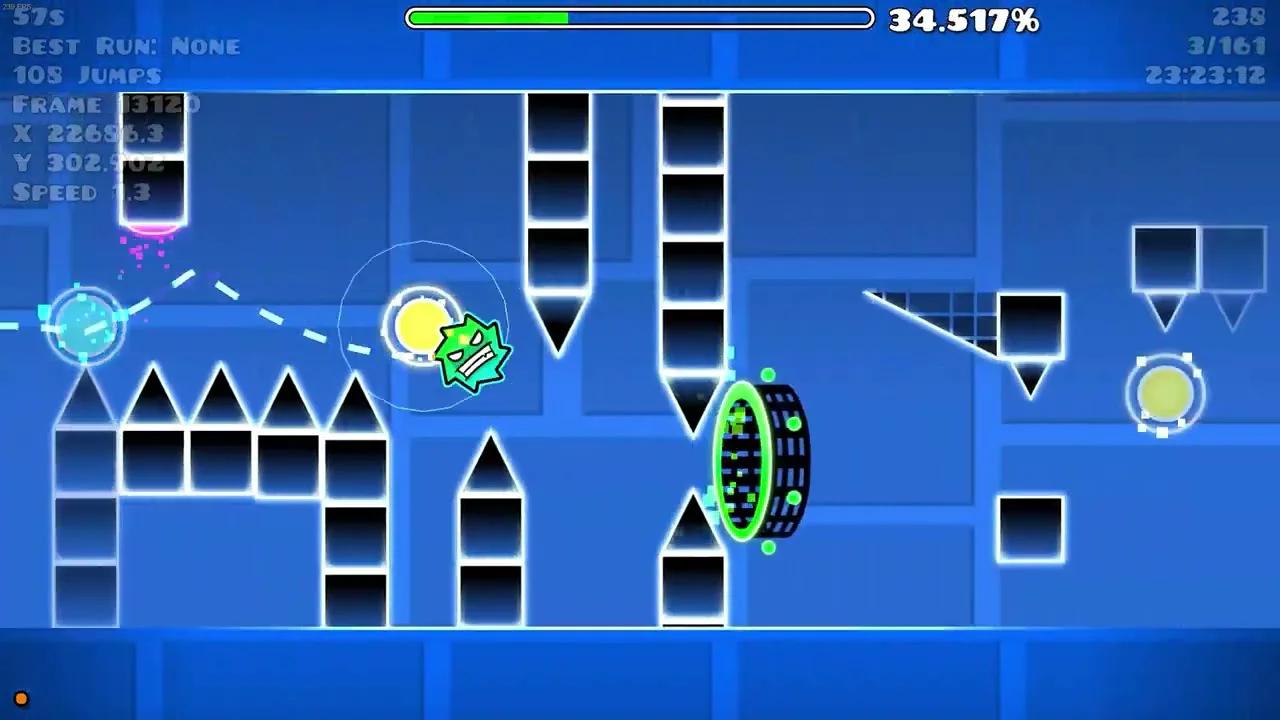Select the blue orb at the far left
Viewport: 1280px width, 720px height.
84,325
